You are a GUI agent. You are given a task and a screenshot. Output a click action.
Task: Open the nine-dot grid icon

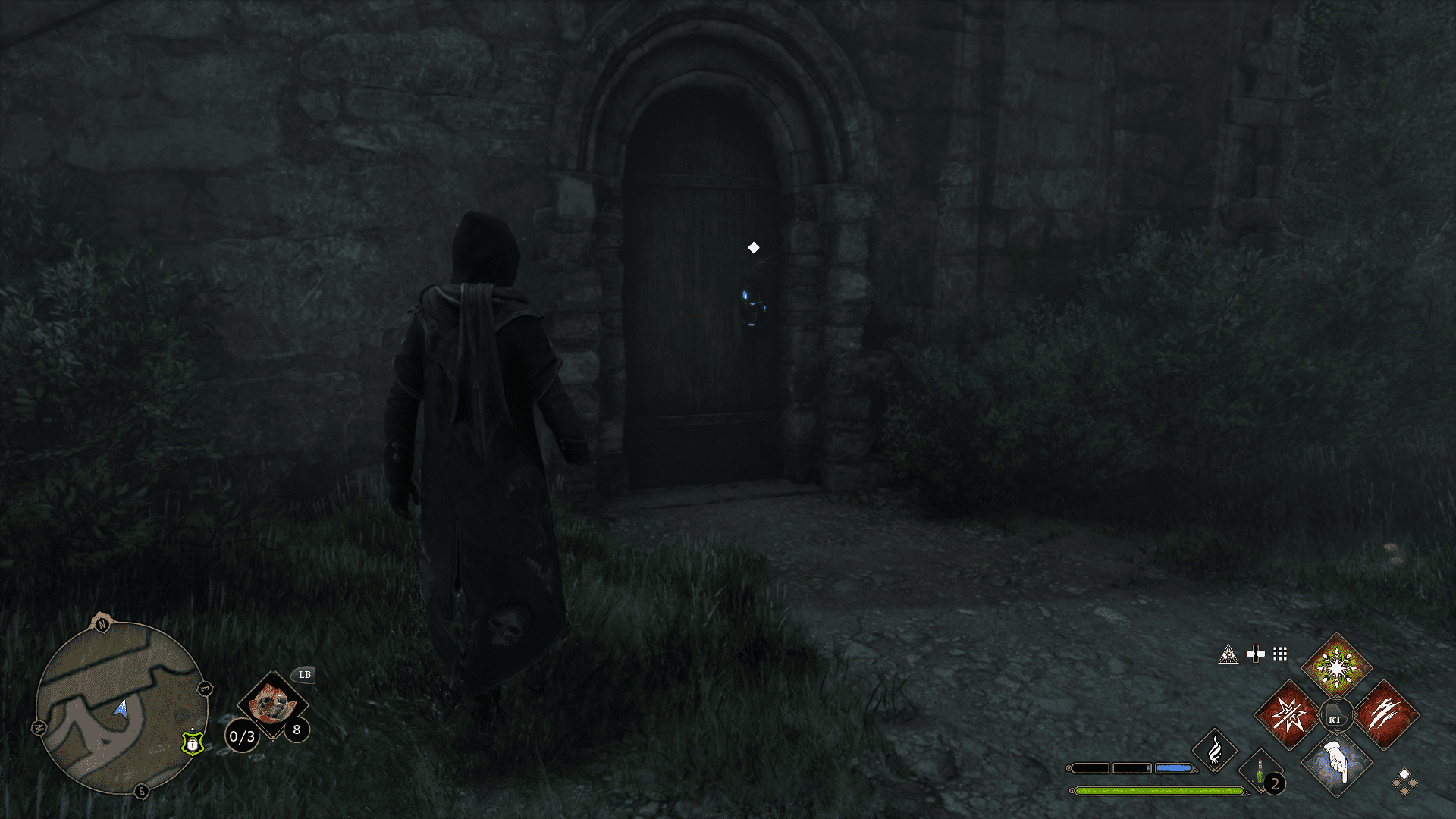coord(1280,654)
